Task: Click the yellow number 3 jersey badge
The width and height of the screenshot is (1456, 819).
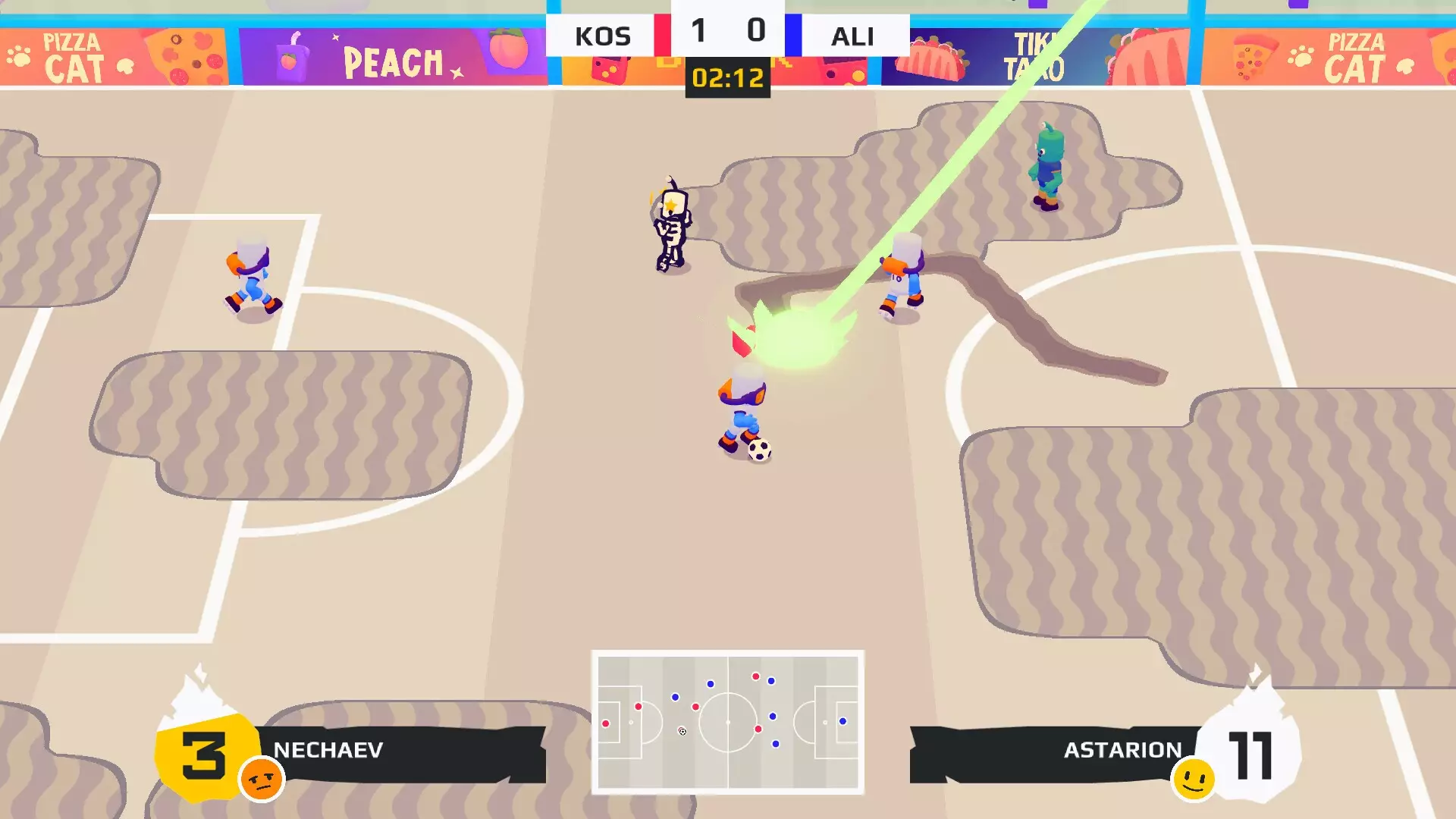Action: tap(202, 755)
